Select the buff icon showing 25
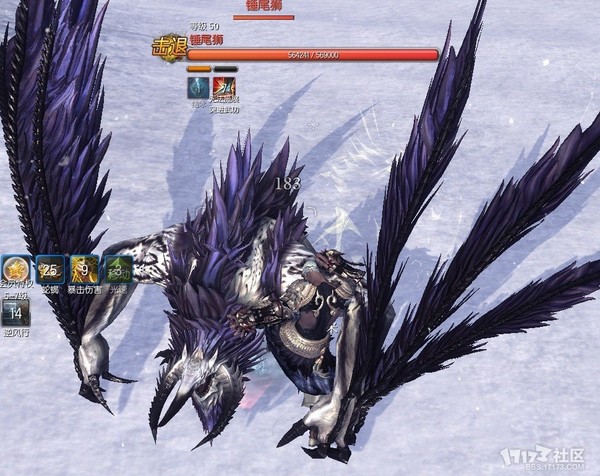 (50, 269)
